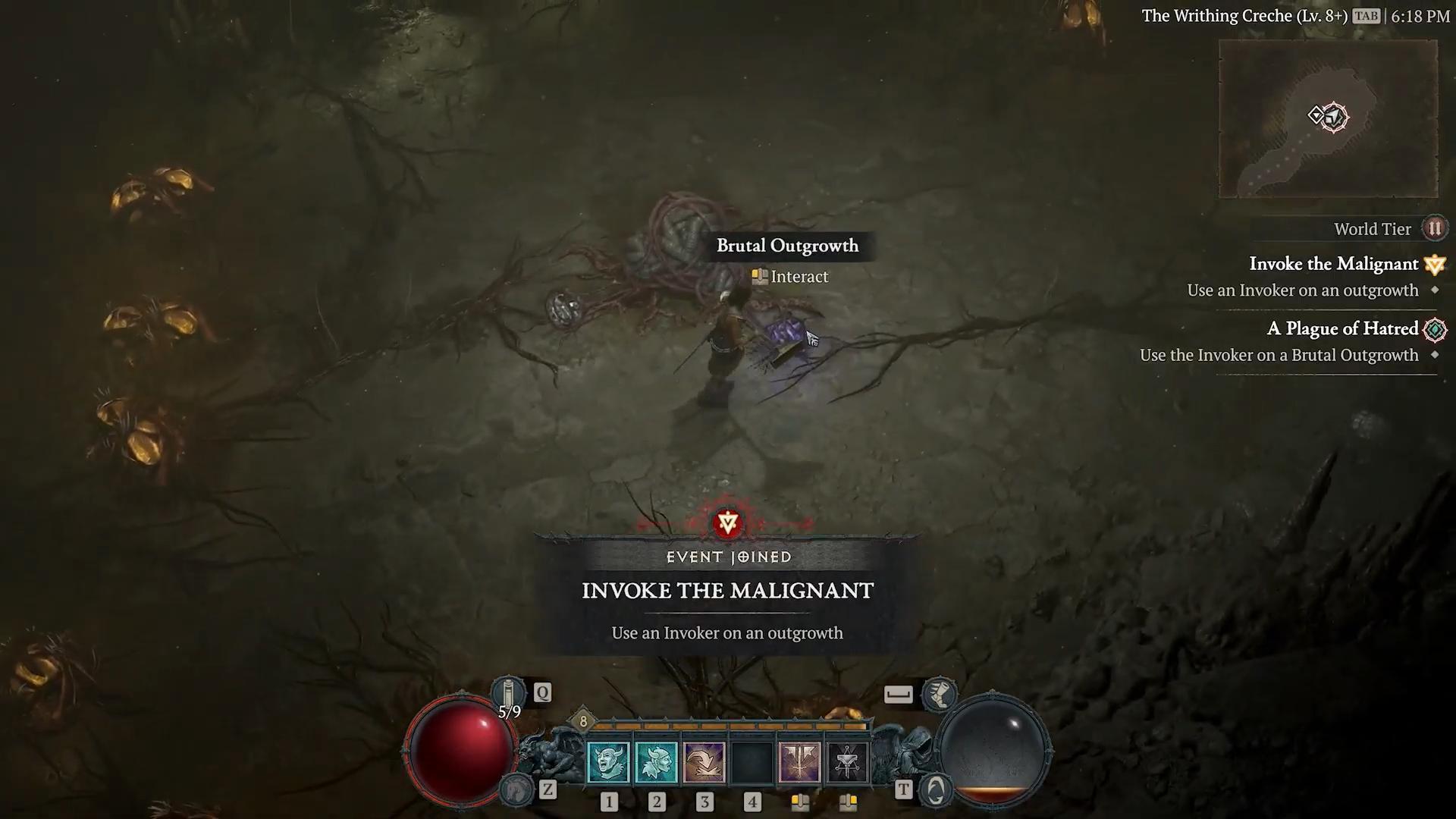
Task: Select the crossed-blades skill icon
Action: (x=799, y=761)
